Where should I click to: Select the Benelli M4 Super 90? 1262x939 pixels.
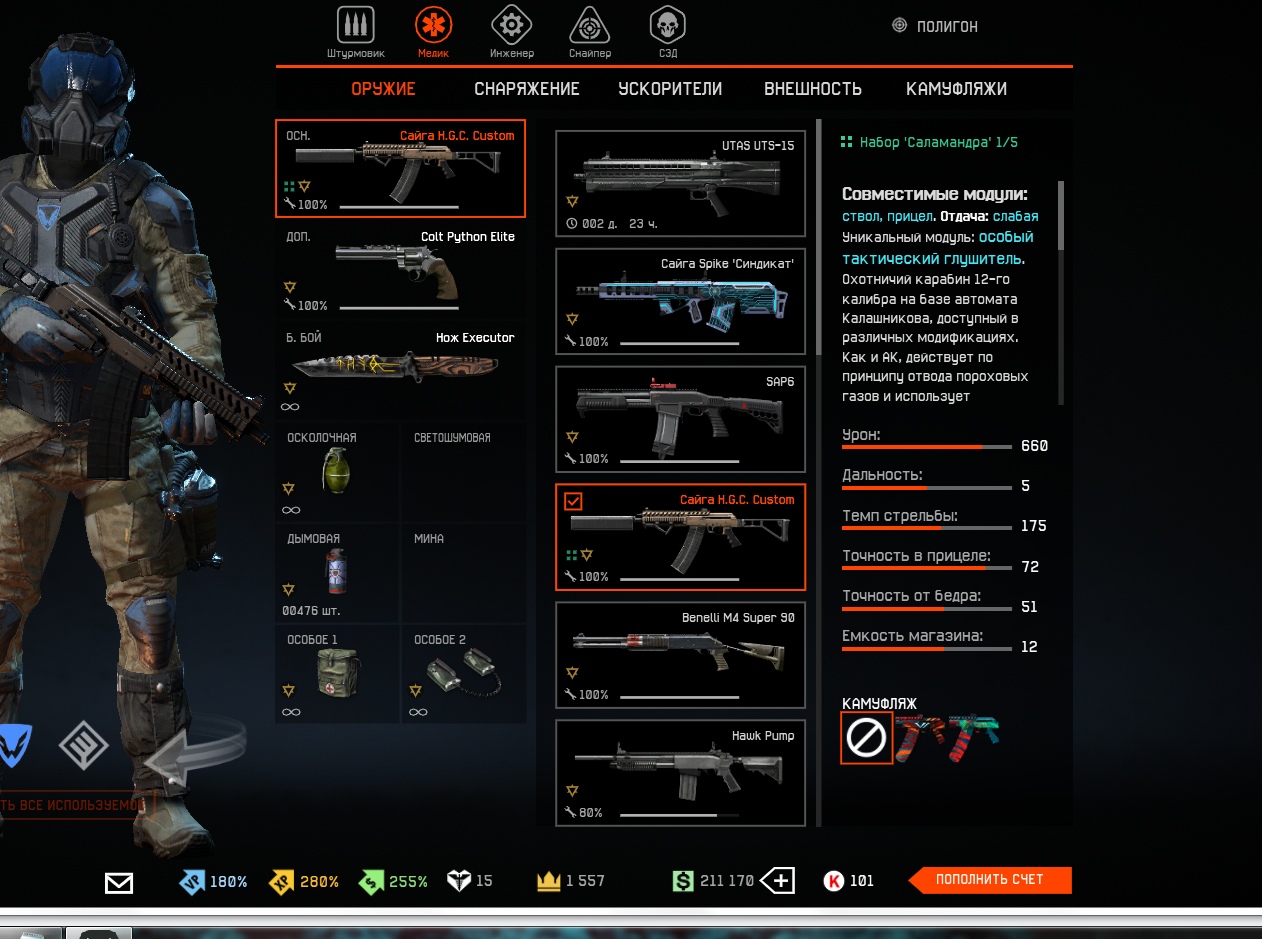coord(680,654)
